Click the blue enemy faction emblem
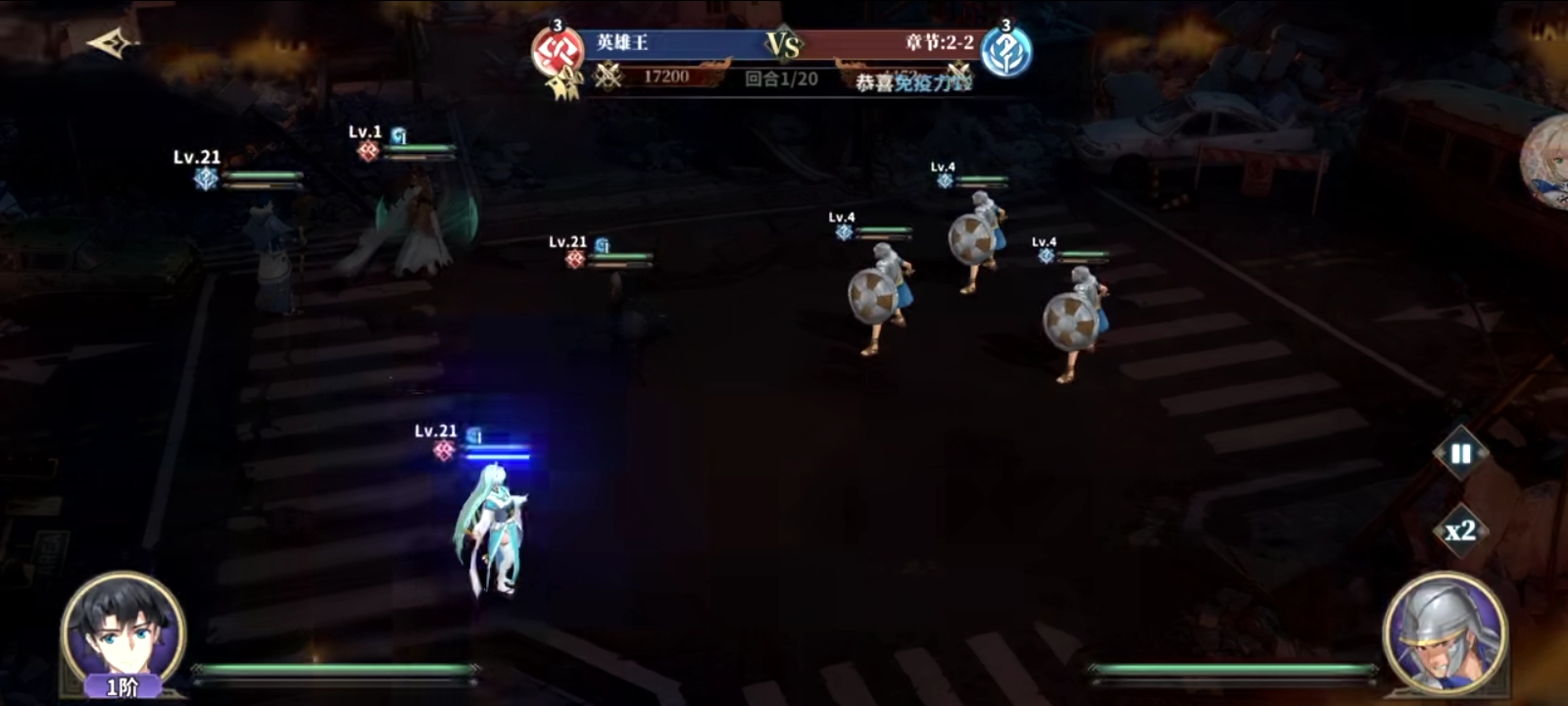 click(1006, 53)
